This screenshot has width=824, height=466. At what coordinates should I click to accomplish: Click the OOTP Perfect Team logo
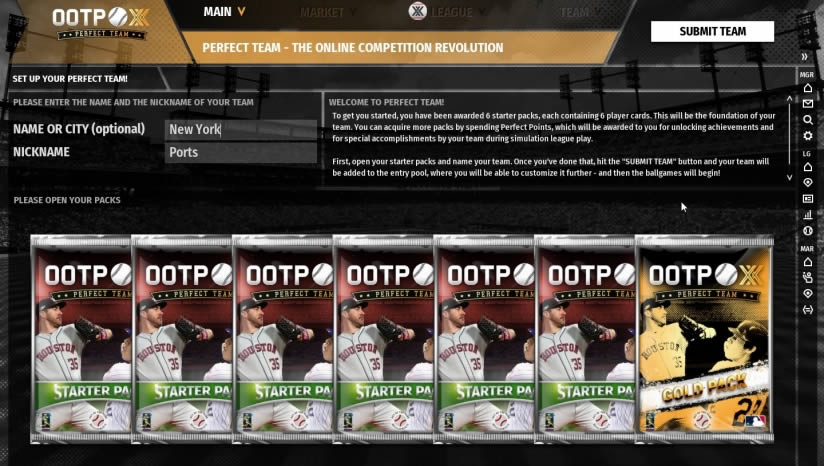pyautogui.click(x=95, y=22)
